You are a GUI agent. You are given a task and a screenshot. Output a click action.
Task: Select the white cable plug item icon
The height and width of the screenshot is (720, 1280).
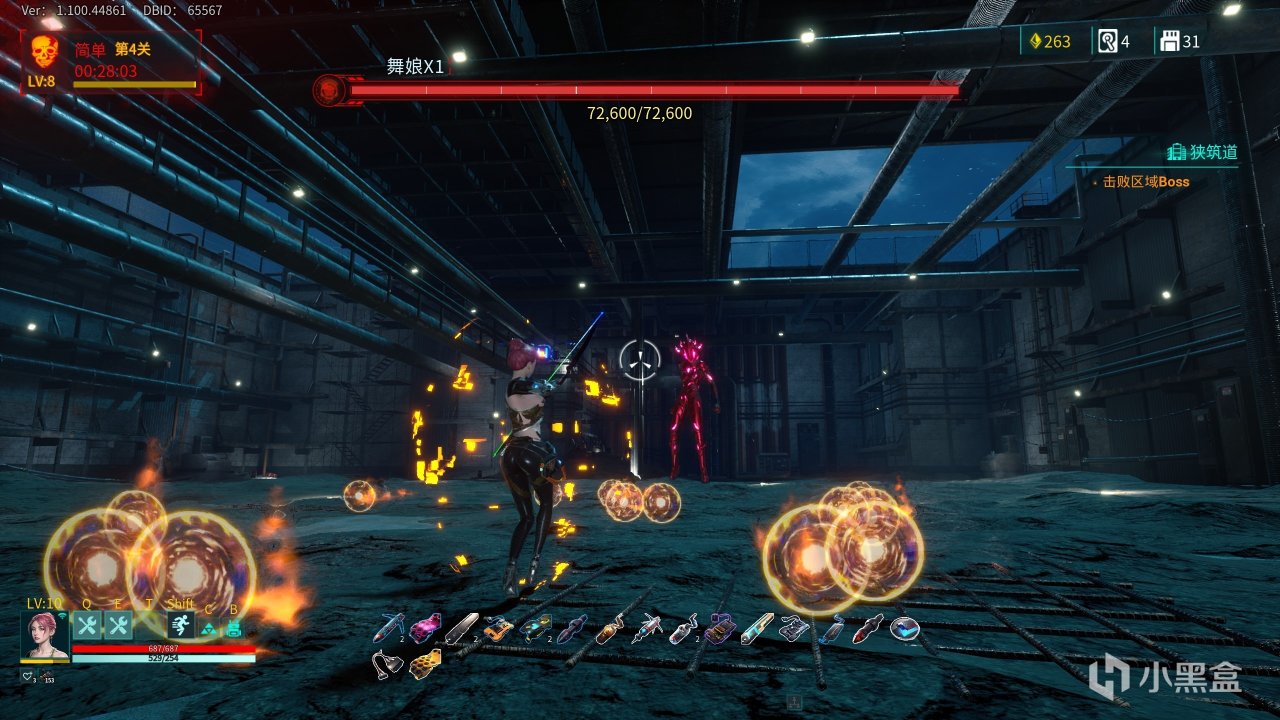pos(387,662)
